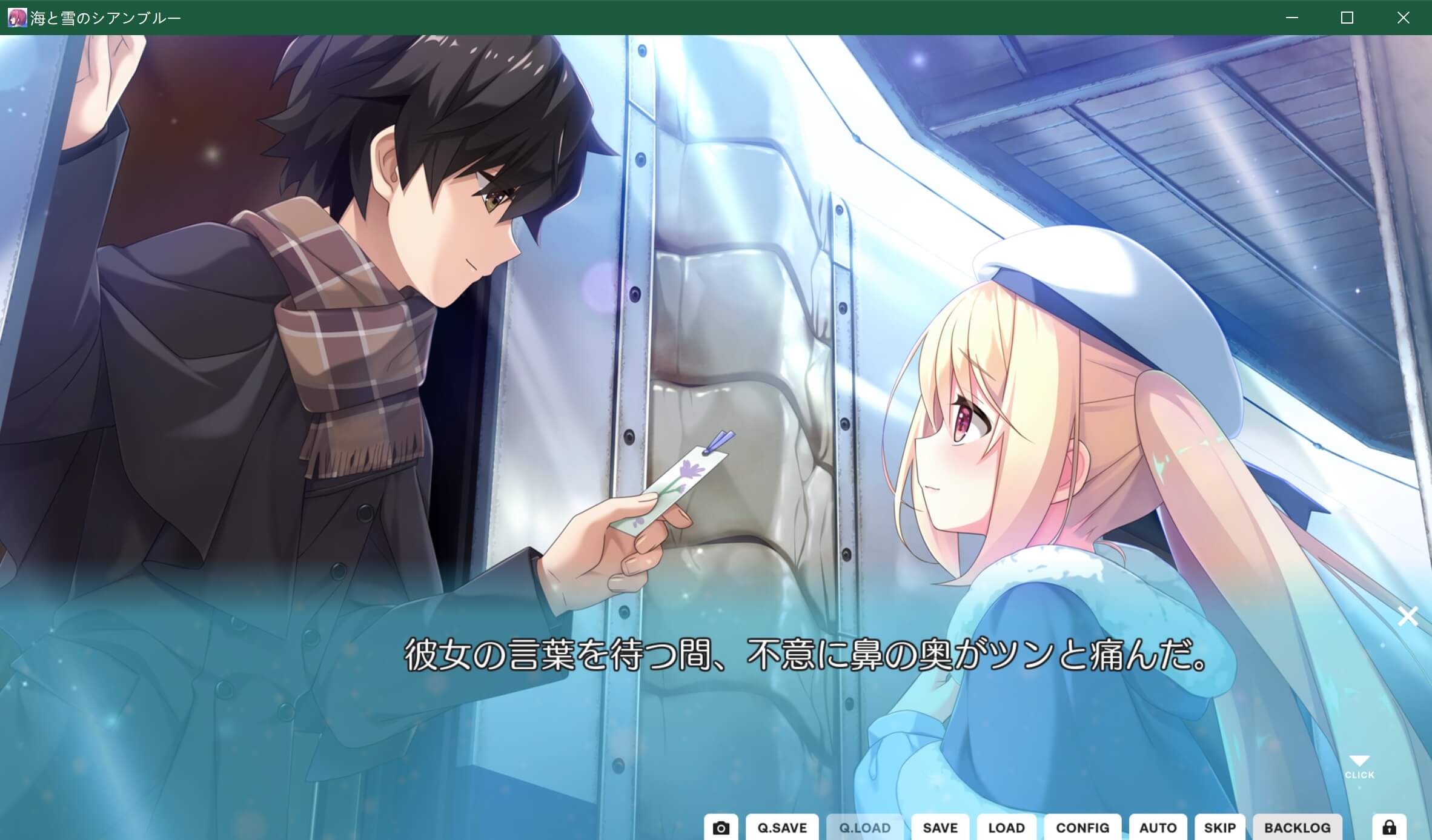Dismiss the message window via the X icon
Screen dimensions: 1432x840
tap(1408, 617)
